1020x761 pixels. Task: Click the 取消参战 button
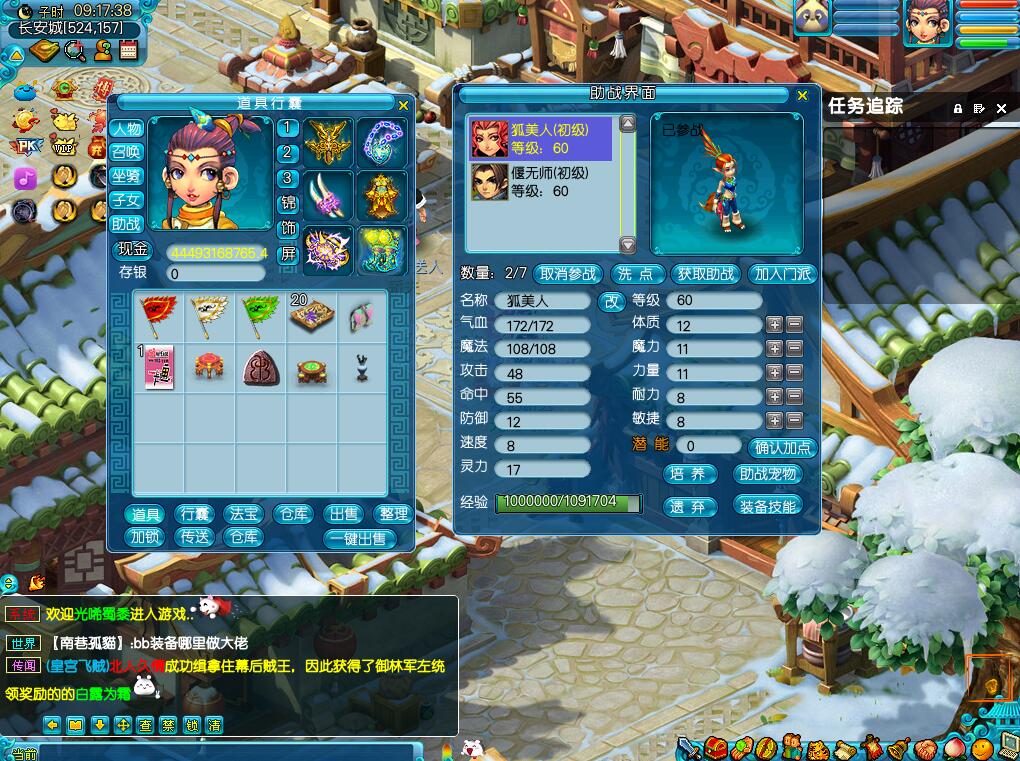(569, 274)
